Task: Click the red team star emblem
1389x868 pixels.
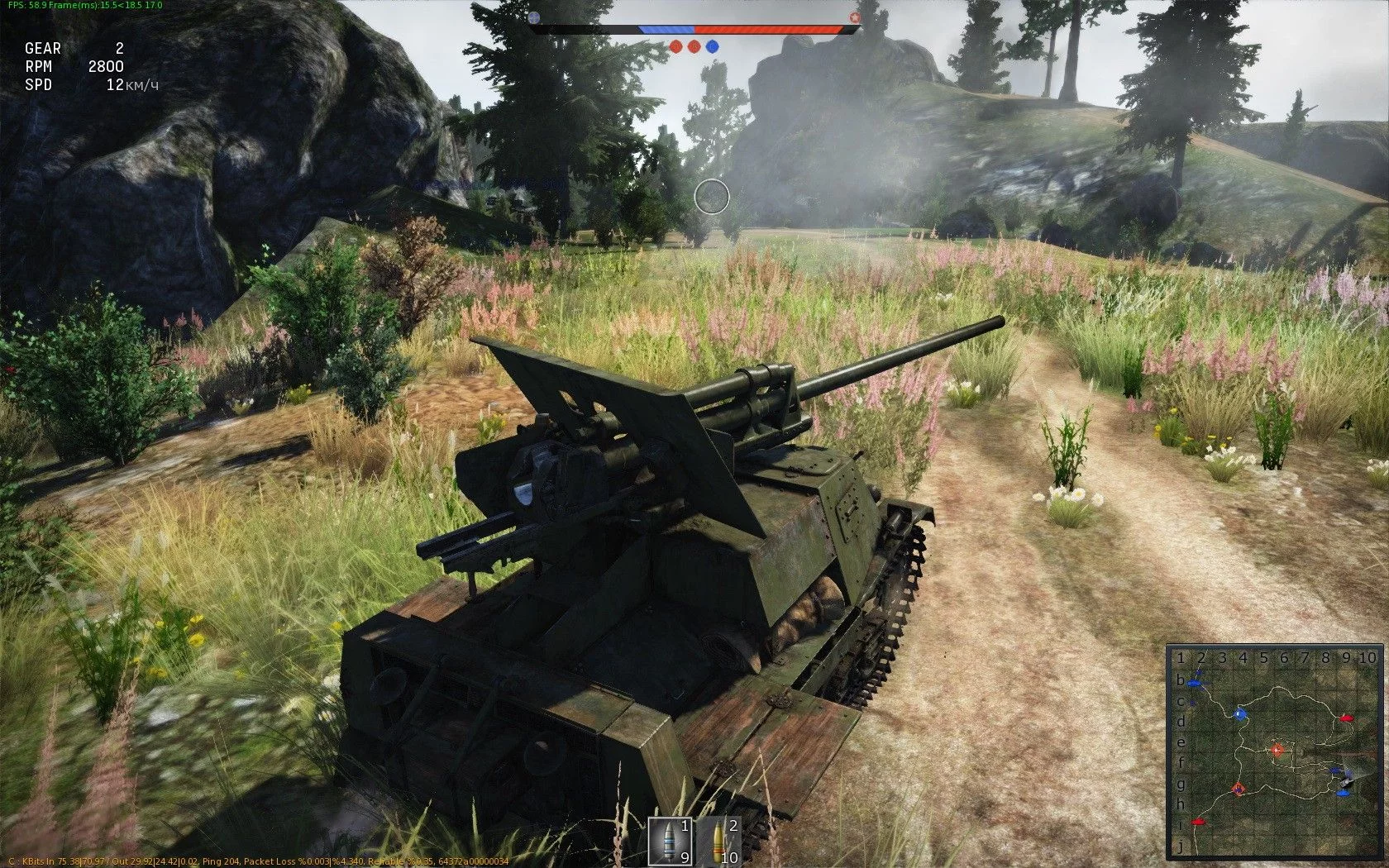Action: click(854, 17)
